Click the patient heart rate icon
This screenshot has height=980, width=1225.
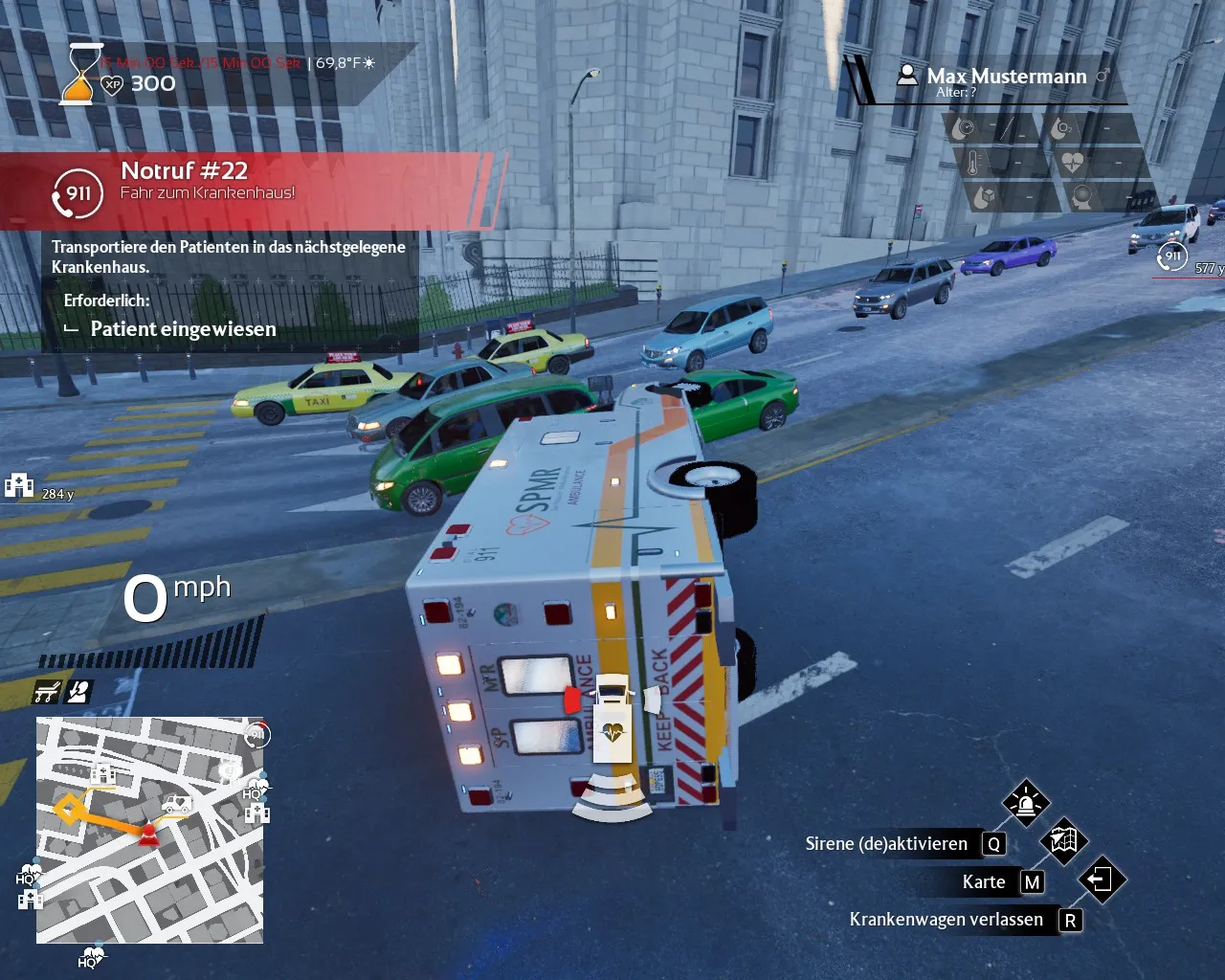tap(1072, 163)
